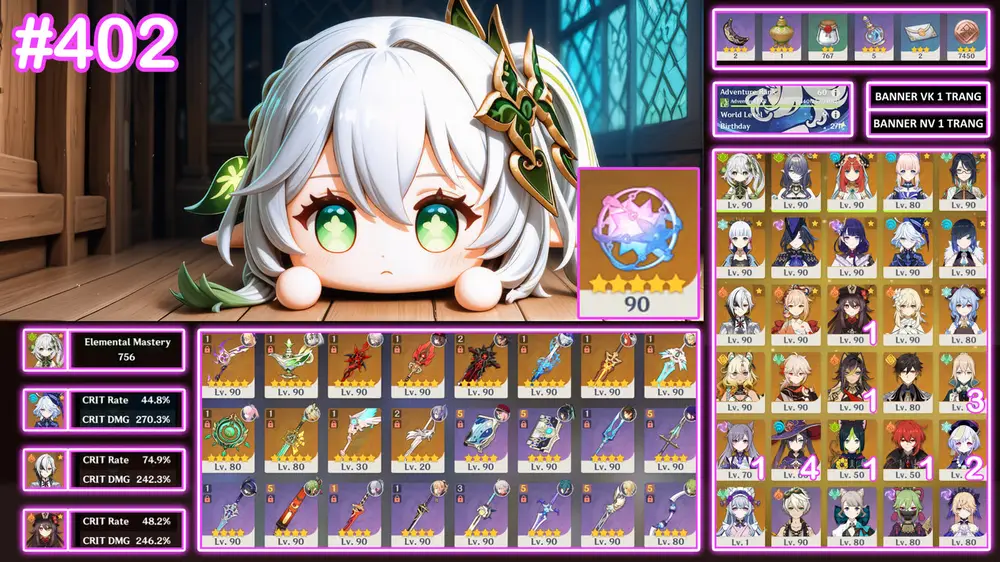Select the CRIT Rate 74.9% stat panel

pos(104,469)
